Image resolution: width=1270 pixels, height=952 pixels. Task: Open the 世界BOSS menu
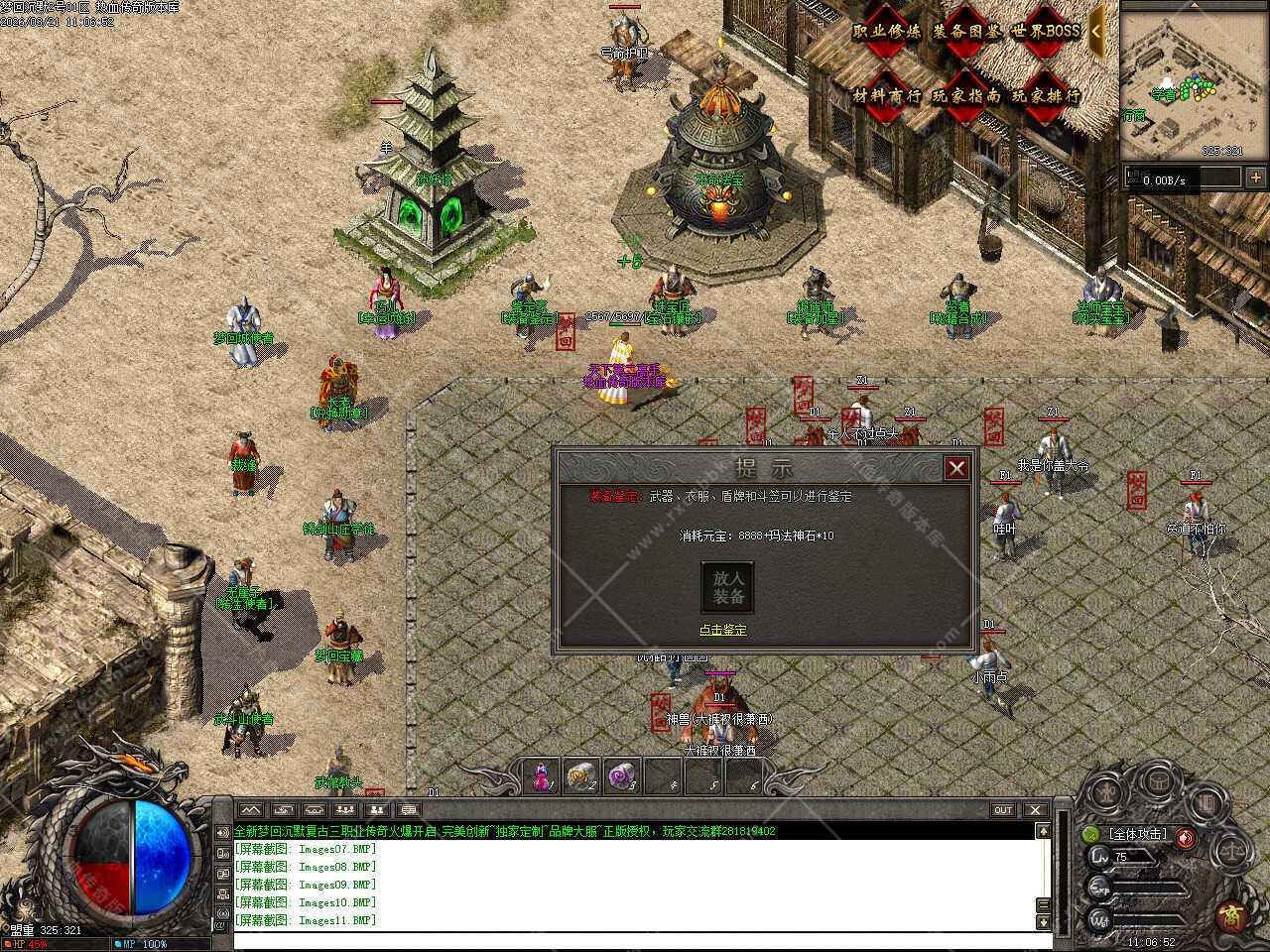coord(1046,32)
